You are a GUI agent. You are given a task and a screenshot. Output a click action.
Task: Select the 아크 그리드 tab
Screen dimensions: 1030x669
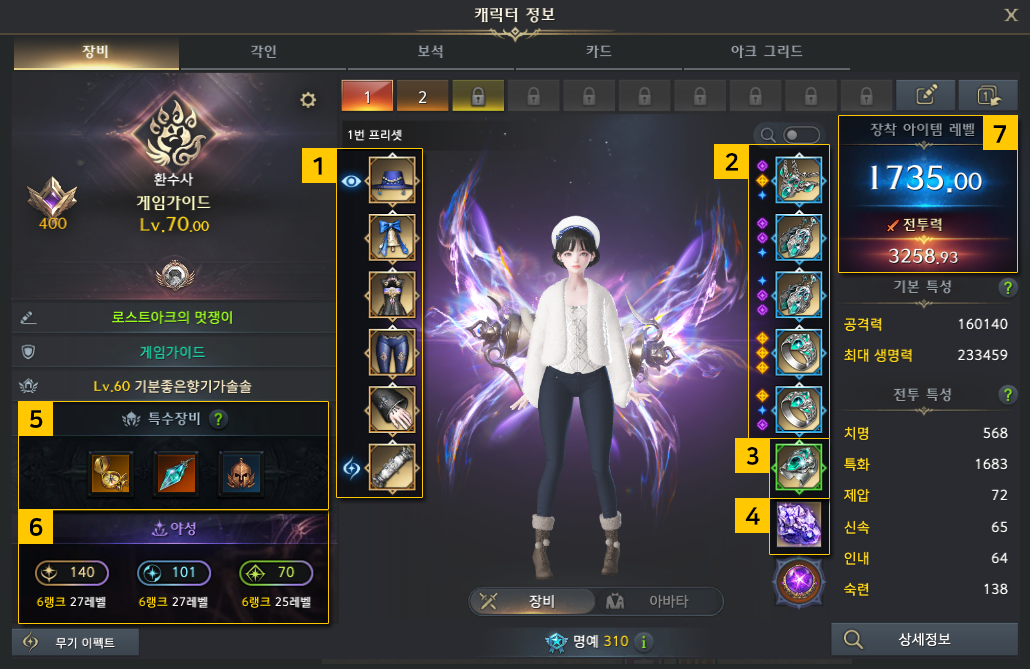pyautogui.click(x=763, y=51)
